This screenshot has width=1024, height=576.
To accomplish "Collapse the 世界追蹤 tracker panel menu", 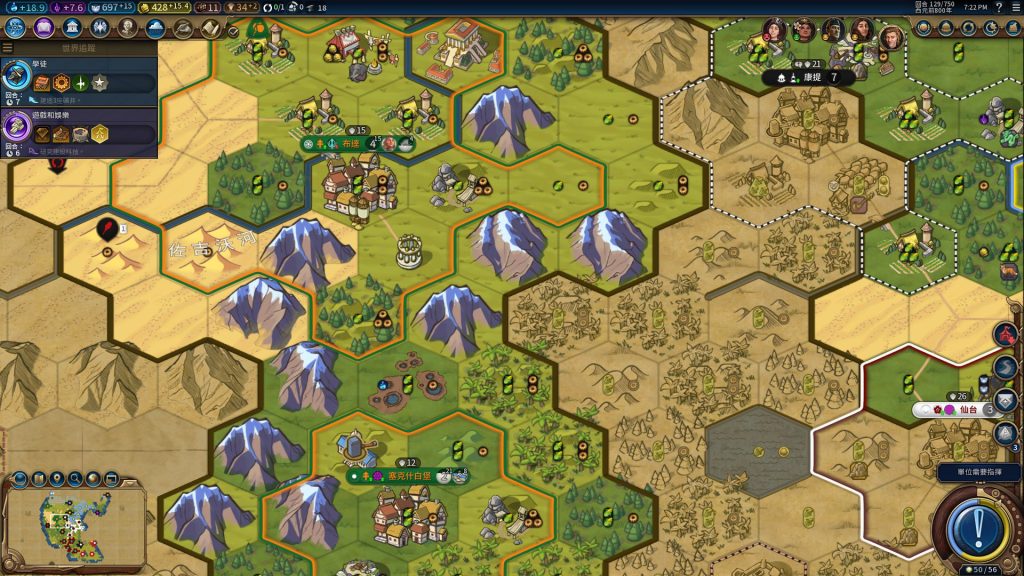I will (x=8, y=48).
